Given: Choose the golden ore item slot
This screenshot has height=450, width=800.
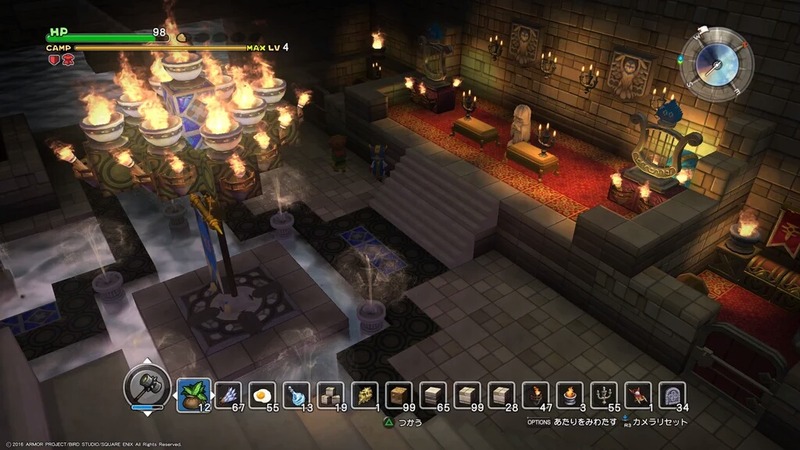Looking at the screenshot, I should pyautogui.click(x=365, y=396).
